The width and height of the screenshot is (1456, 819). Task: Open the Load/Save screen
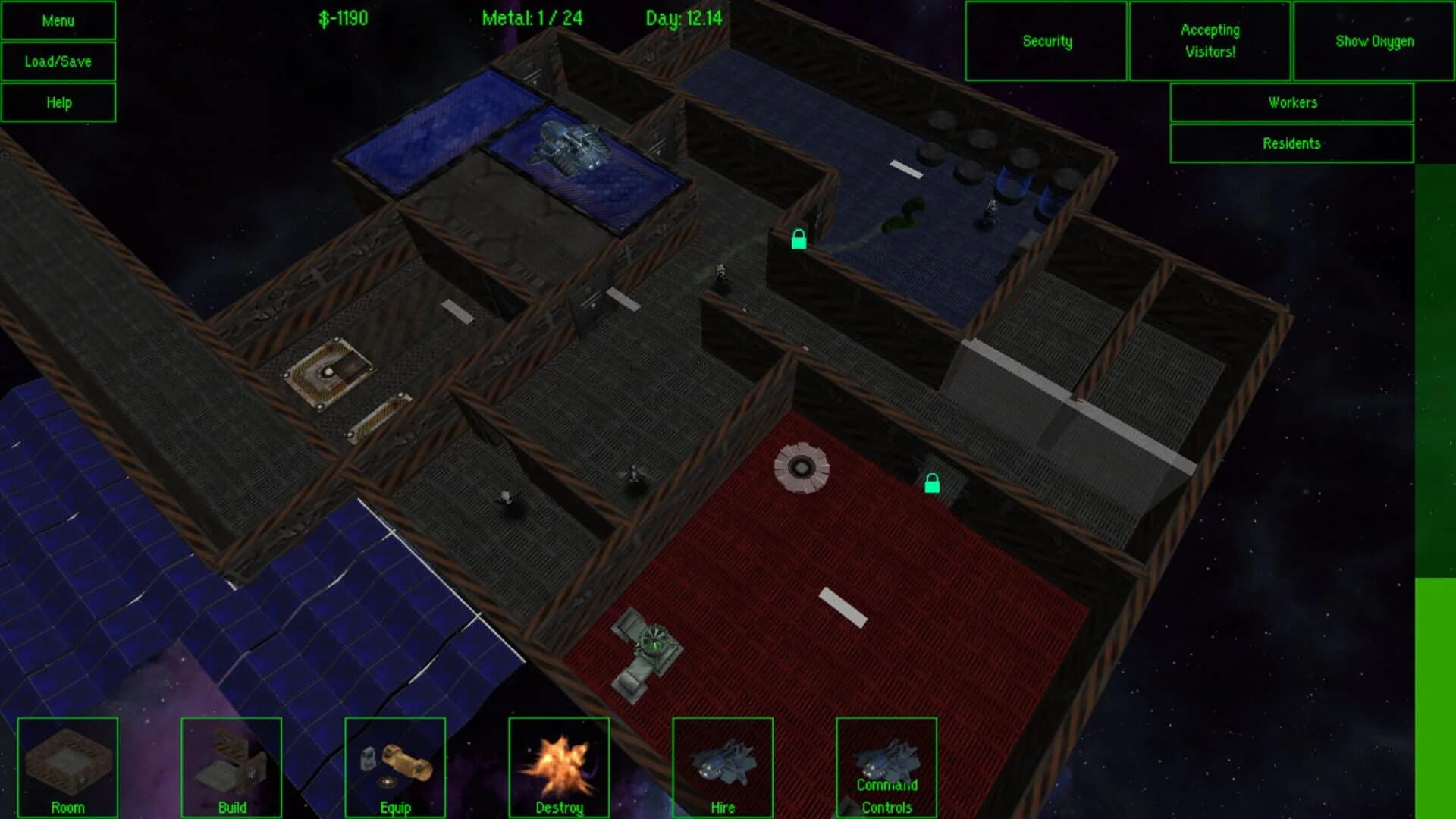coord(60,61)
